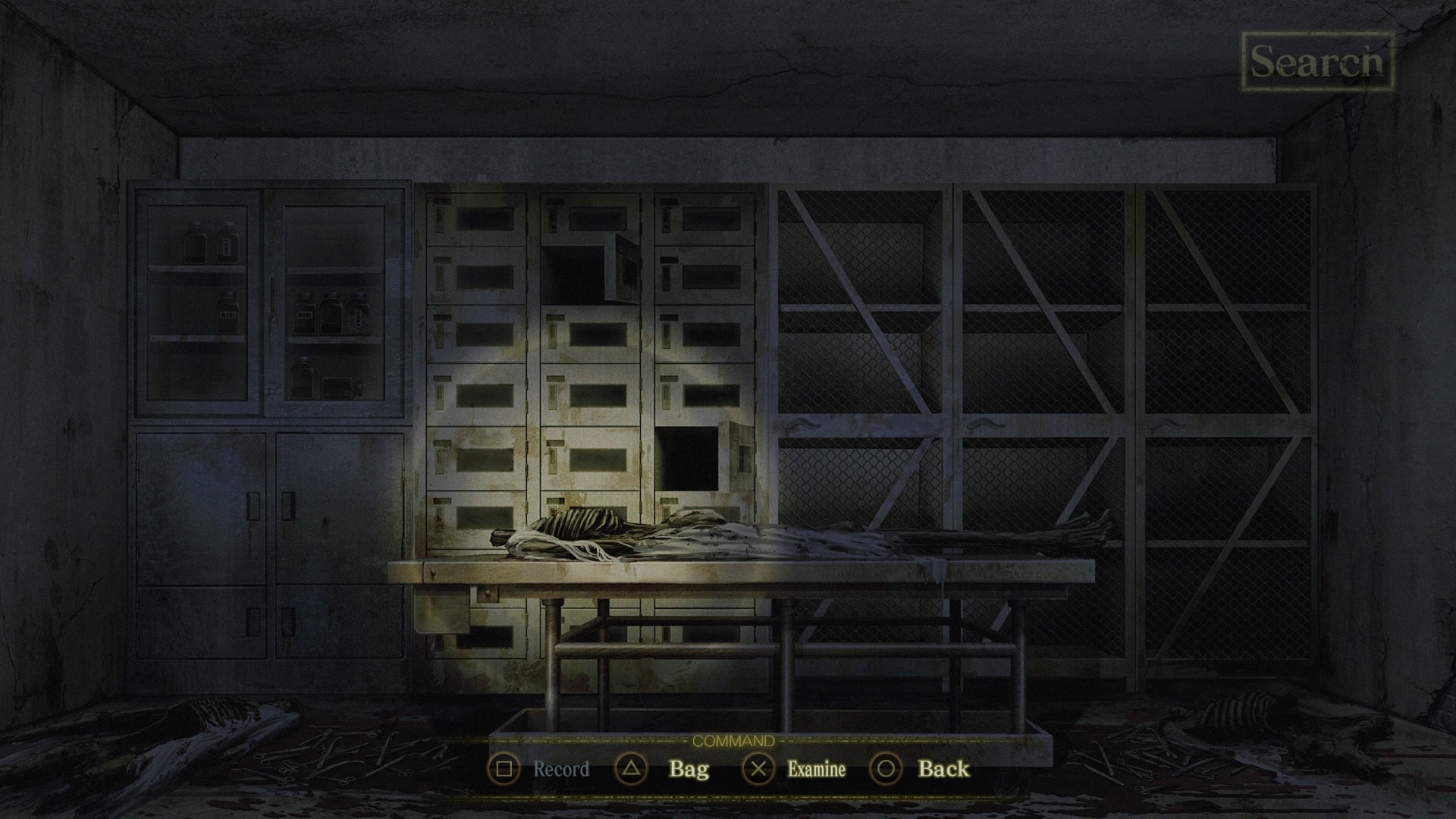Open the Record command
Image resolution: width=1456 pixels, height=819 pixels.
coord(560,769)
